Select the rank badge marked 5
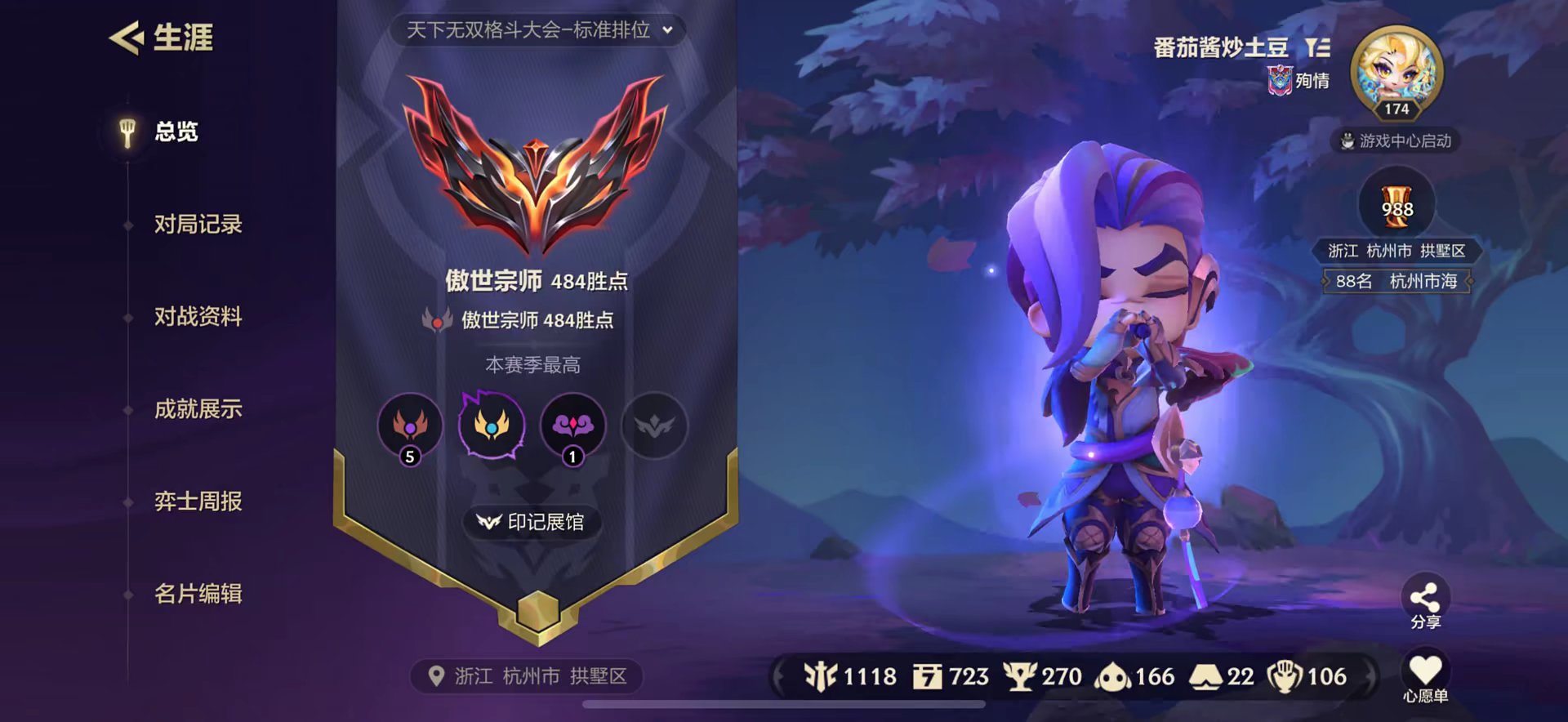1568x722 pixels. tap(410, 426)
